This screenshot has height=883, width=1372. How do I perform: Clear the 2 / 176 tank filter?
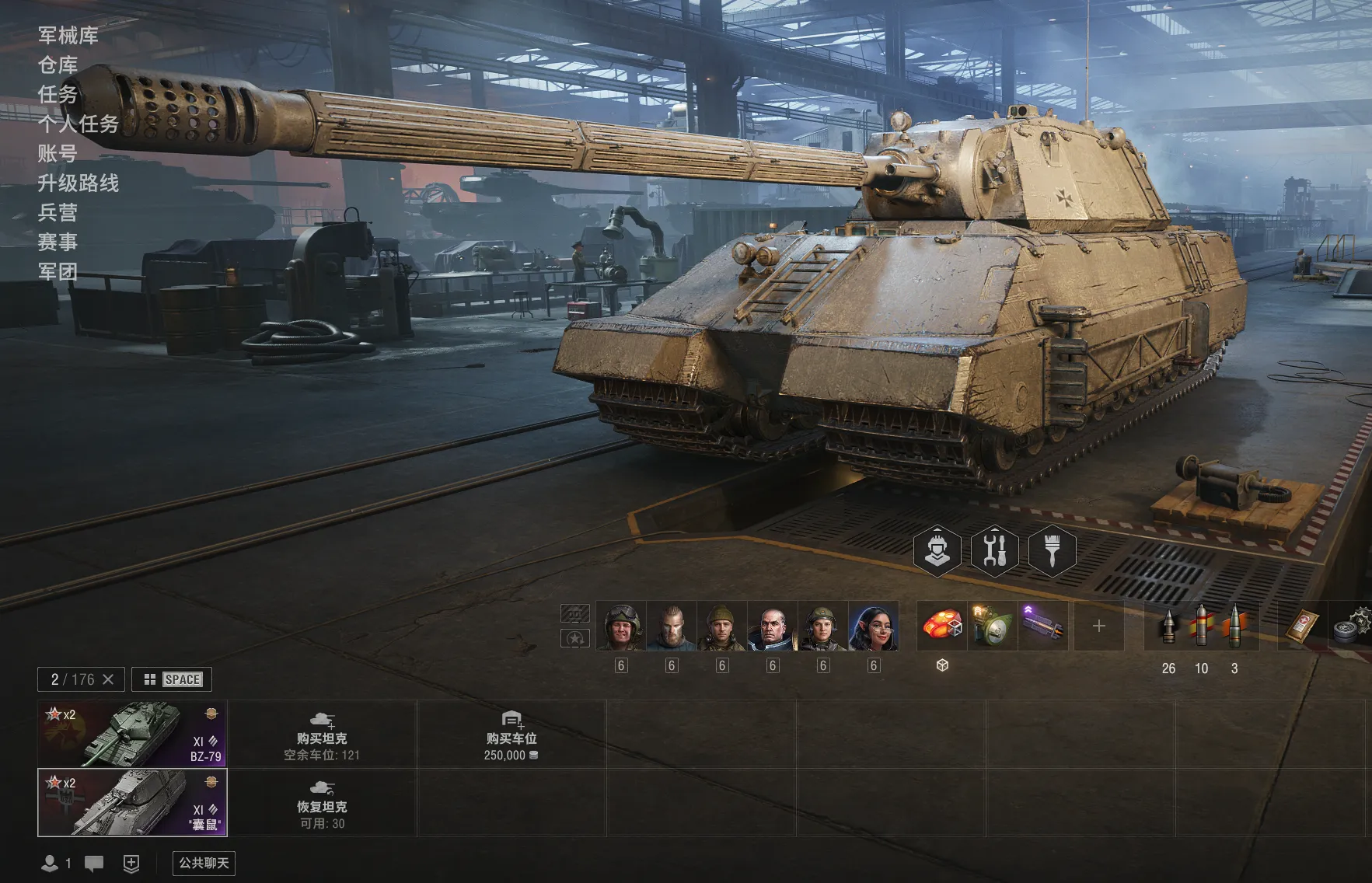pos(108,679)
